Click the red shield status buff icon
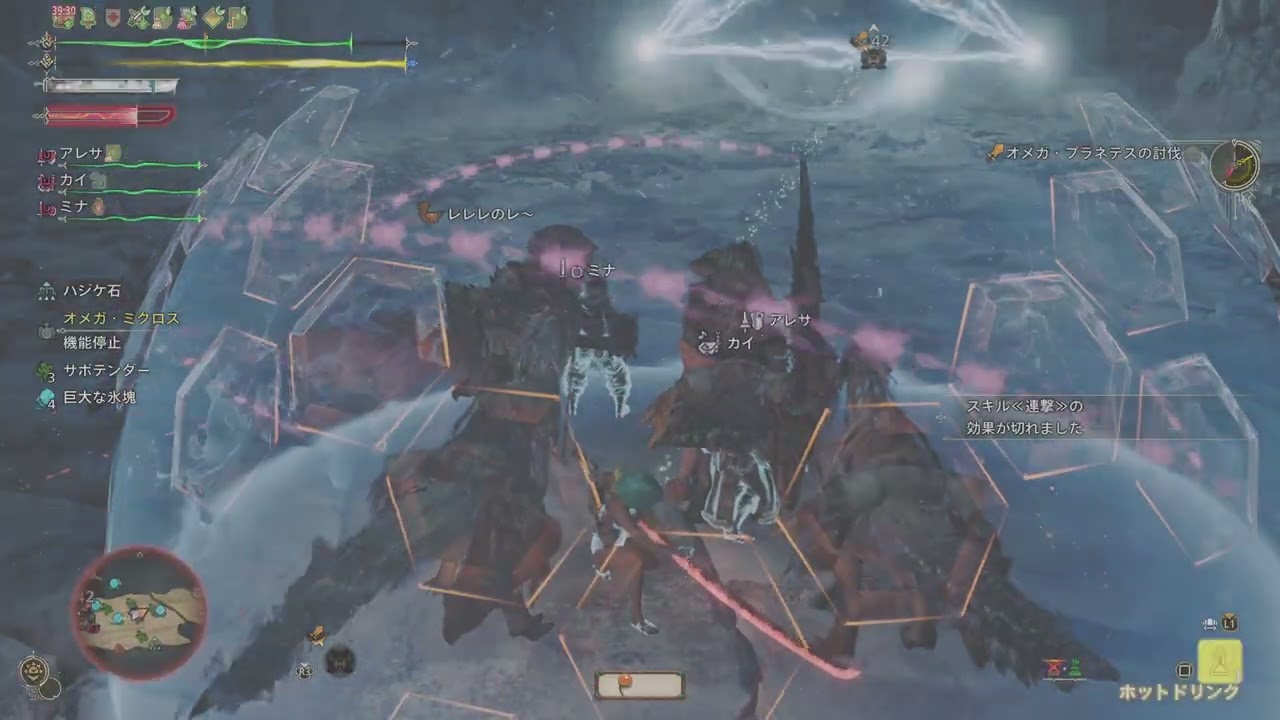1280x720 pixels. click(x=113, y=17)
